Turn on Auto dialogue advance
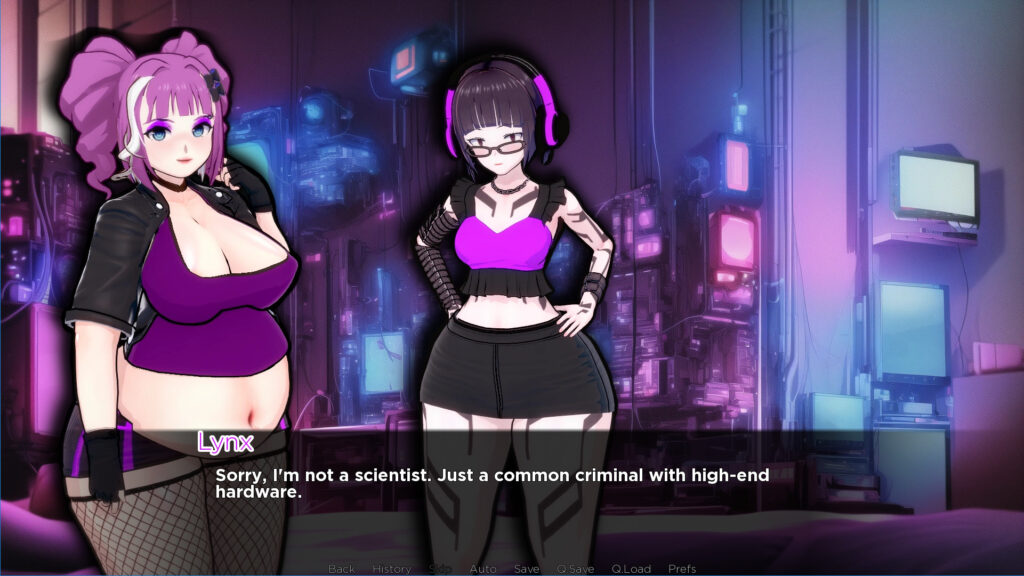 click(483, 569)
